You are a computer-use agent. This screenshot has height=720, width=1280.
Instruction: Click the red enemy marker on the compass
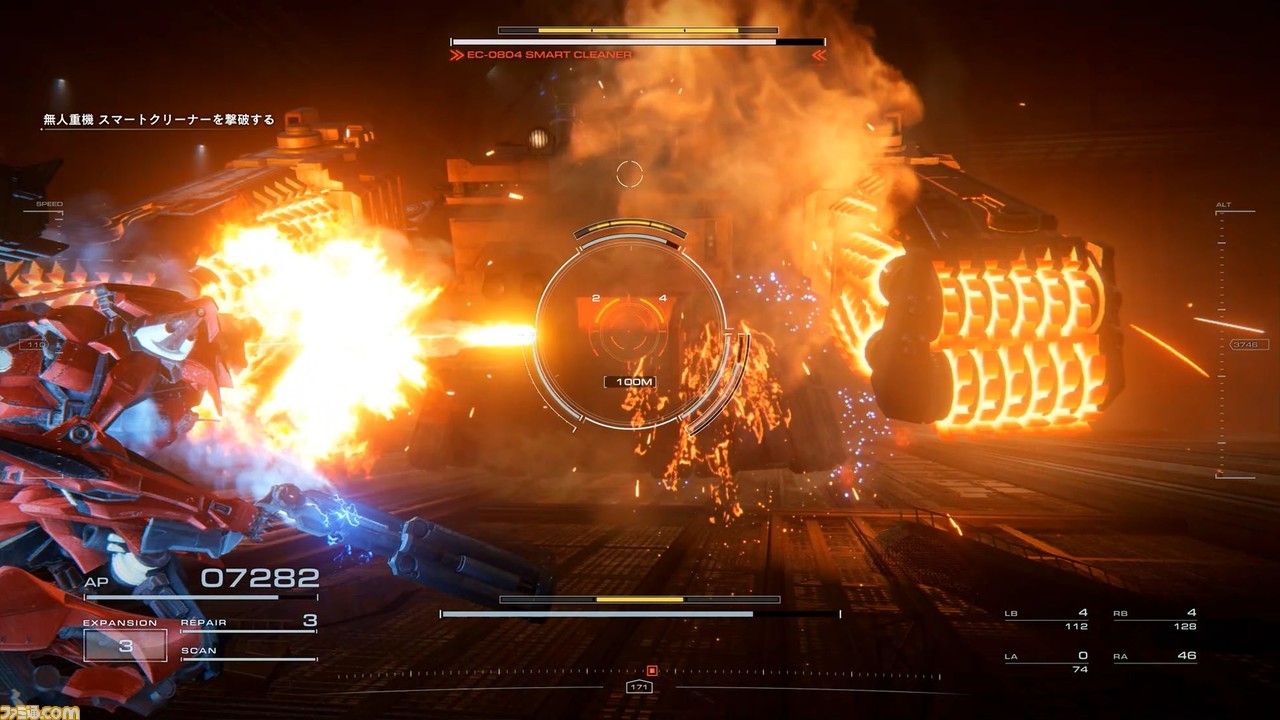coord(652,670)
